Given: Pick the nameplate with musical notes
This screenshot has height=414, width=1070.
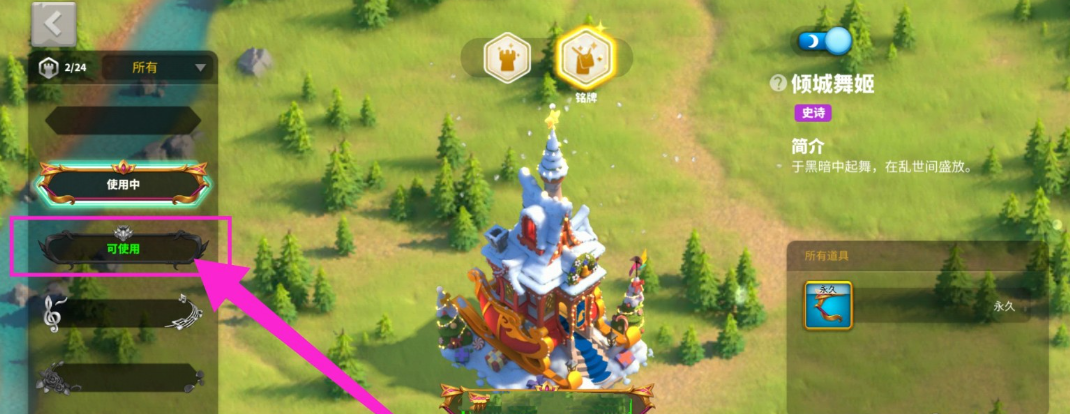Looking at the screenshot, I should click(x=123, y=313).
